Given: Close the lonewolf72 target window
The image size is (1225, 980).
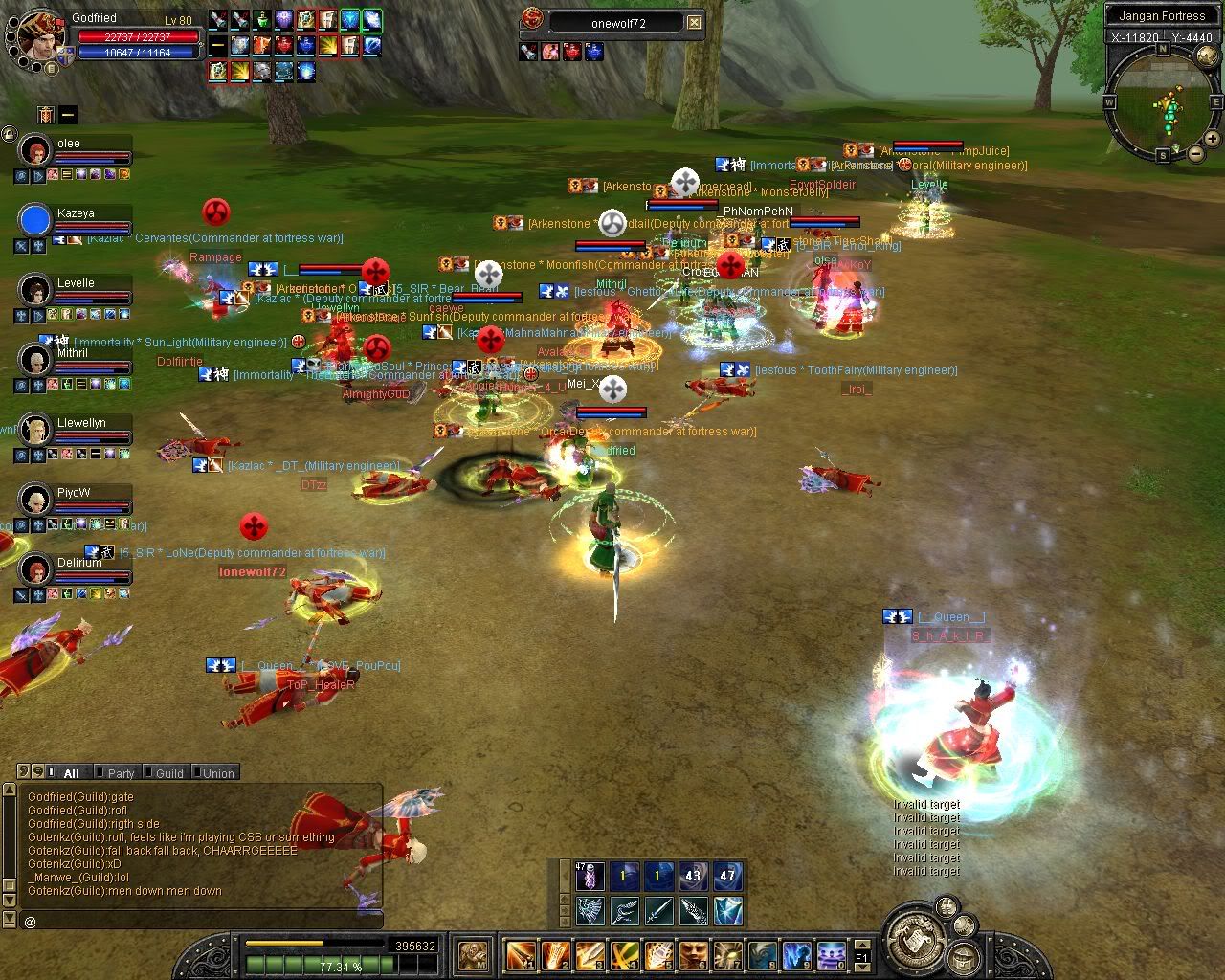Looking at the screenshot, I should (x=695, y=23).
